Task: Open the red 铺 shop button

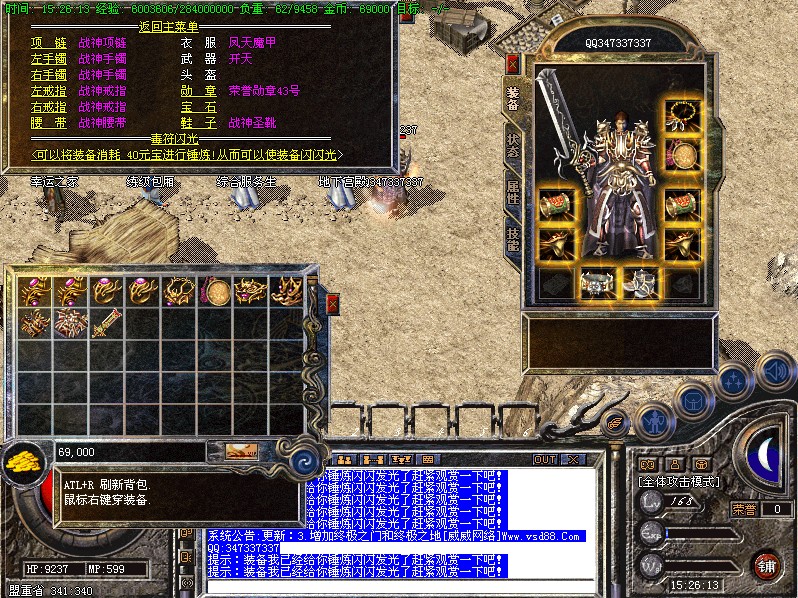Action: [x=766, y=566]
